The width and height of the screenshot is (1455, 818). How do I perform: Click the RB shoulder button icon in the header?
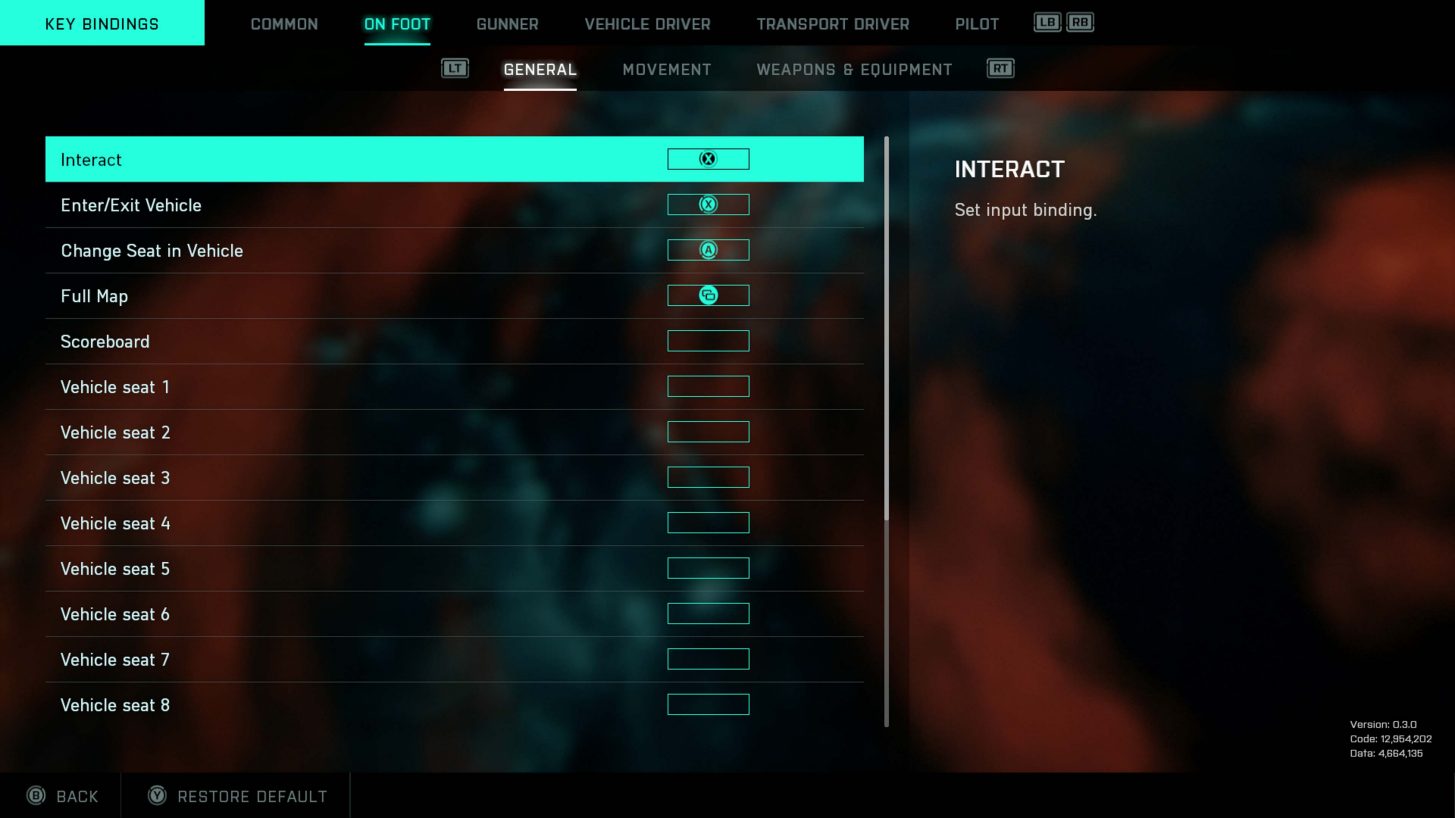tap(1080, 21)
